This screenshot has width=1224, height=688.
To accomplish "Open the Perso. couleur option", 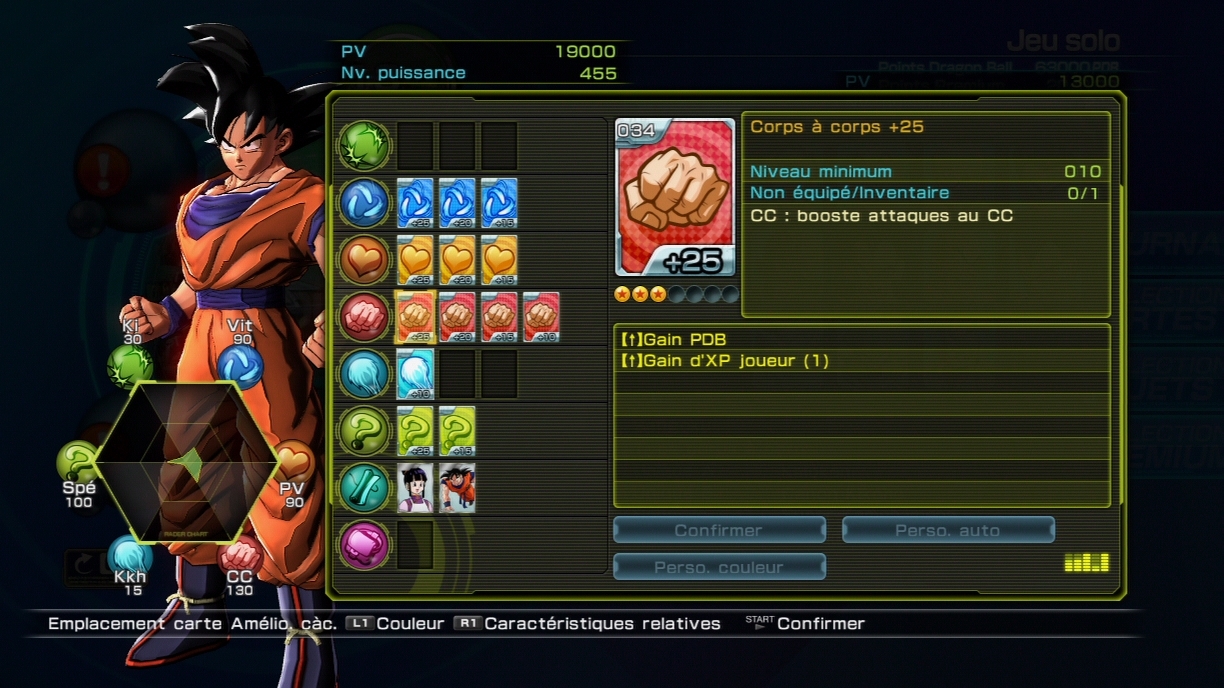I will pos(719,567).
